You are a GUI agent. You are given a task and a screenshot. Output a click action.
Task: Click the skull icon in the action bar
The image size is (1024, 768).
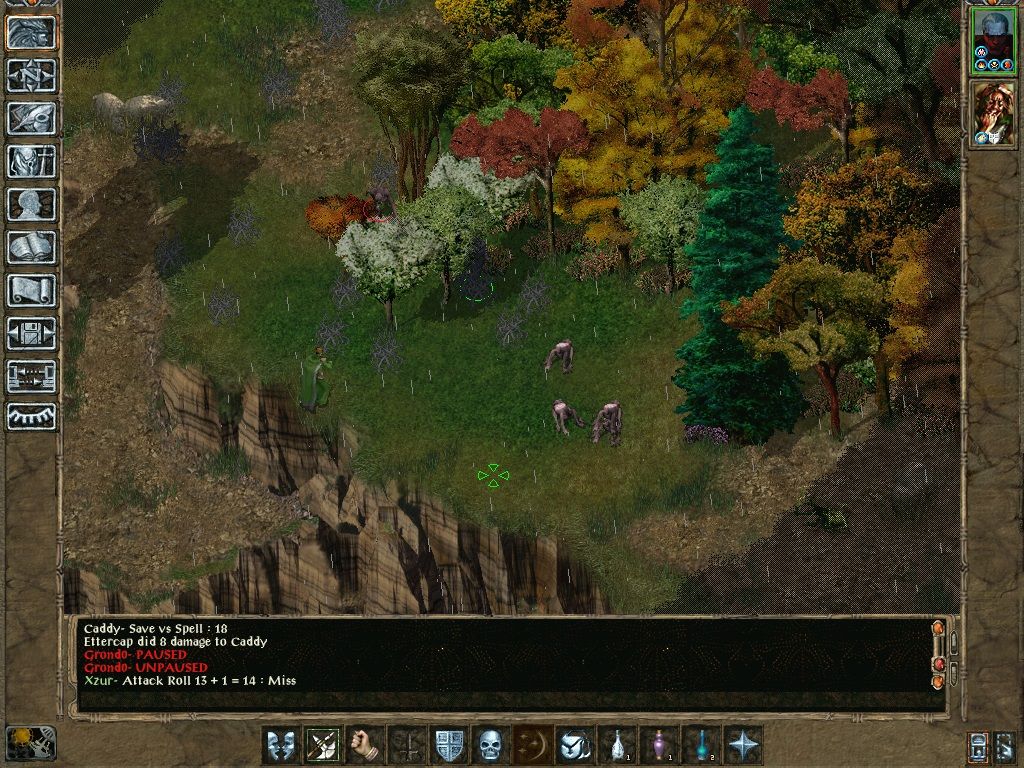[490, 745]
